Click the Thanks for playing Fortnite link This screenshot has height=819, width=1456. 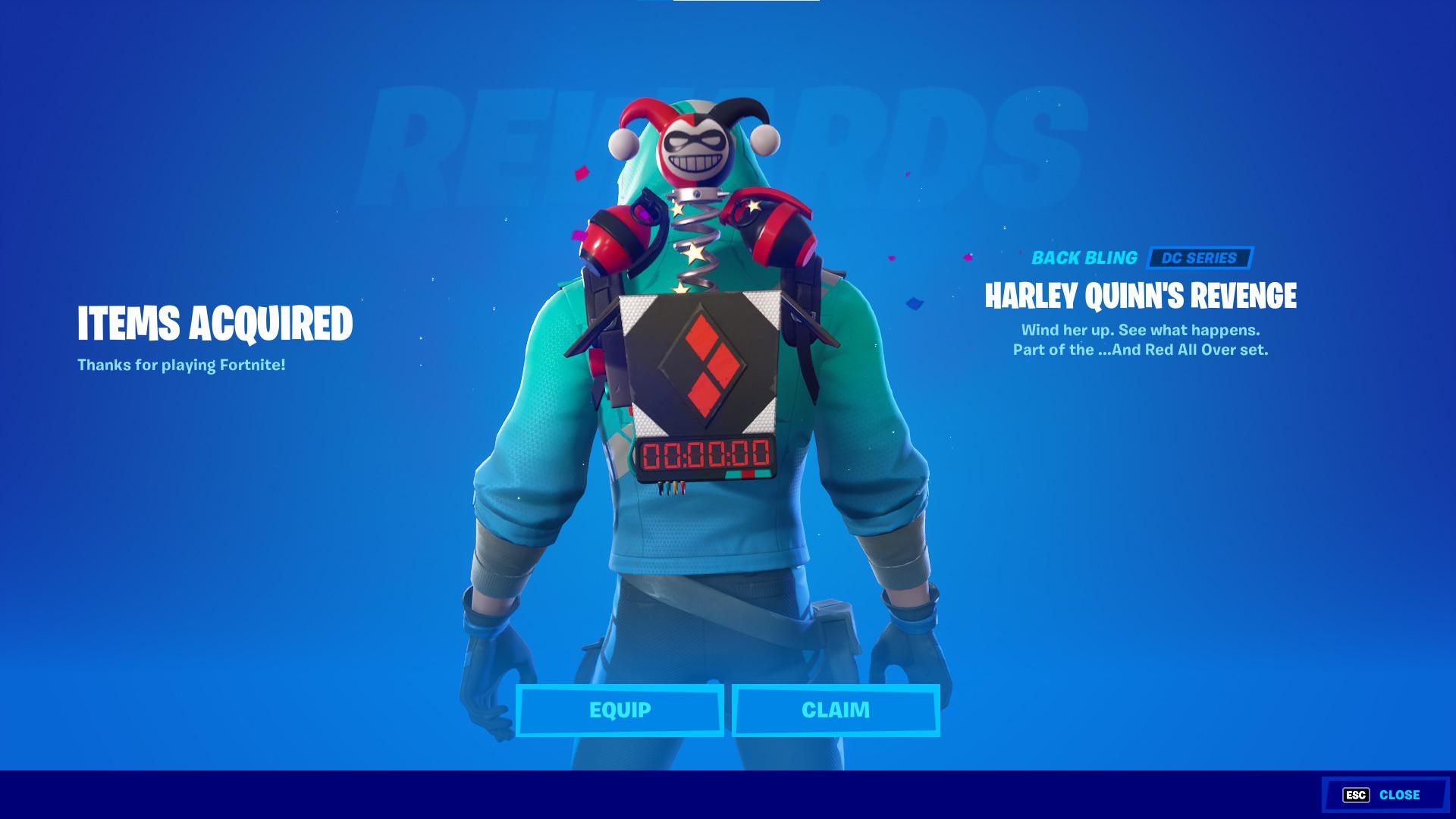pyautogui.click(x=180, y=365)
